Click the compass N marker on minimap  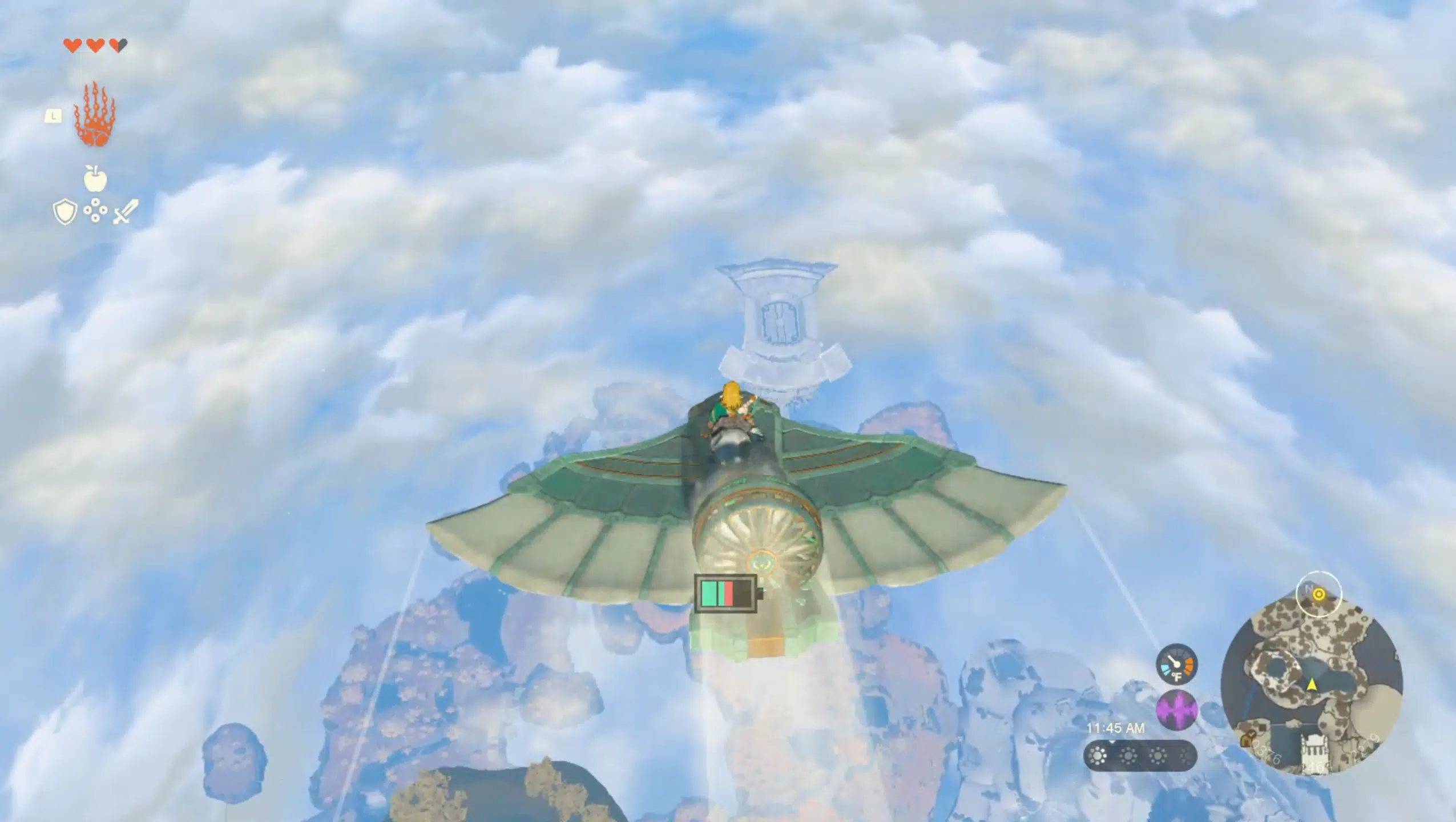(x=1309, y=588)
